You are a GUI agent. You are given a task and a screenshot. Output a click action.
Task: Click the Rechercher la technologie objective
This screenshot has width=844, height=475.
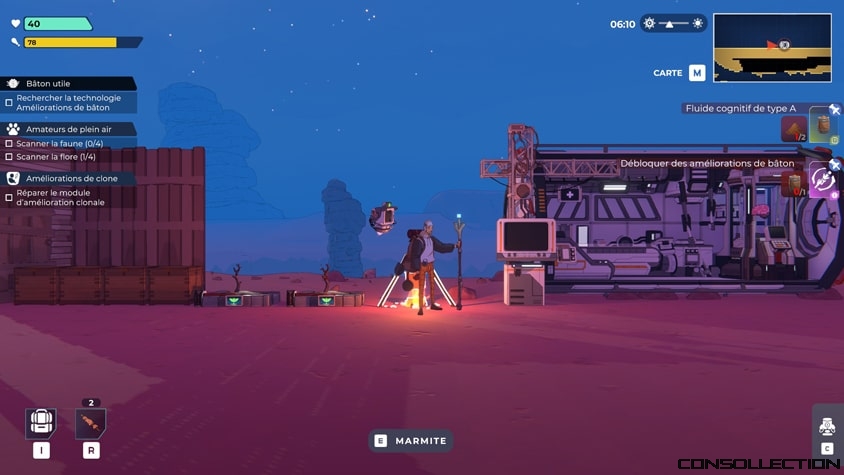click(68, 102)
